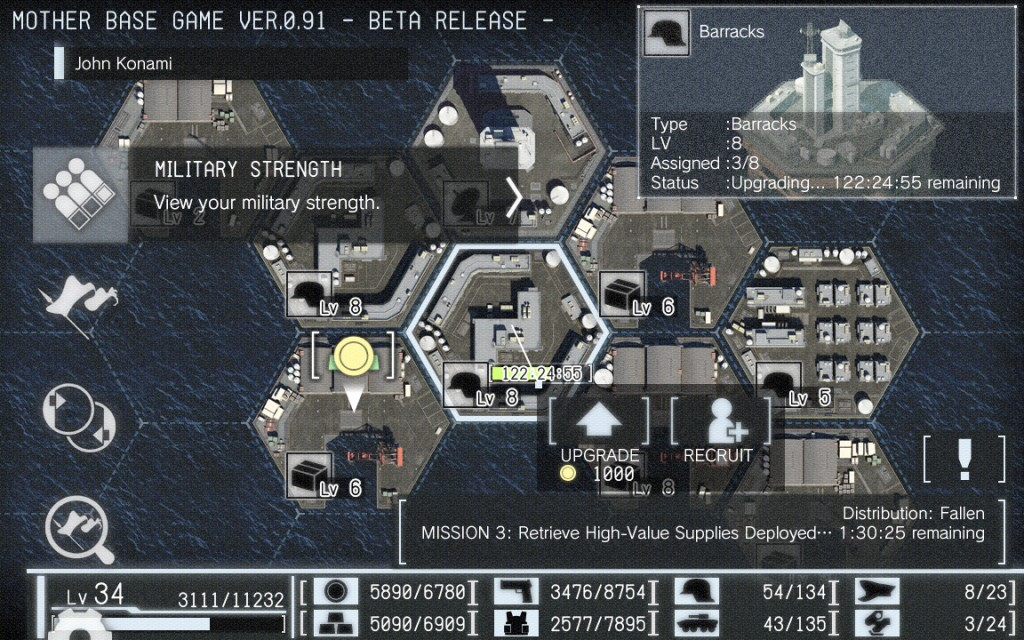Select the highlighted Lv 8 barracks platform

[x=508, y=330]
